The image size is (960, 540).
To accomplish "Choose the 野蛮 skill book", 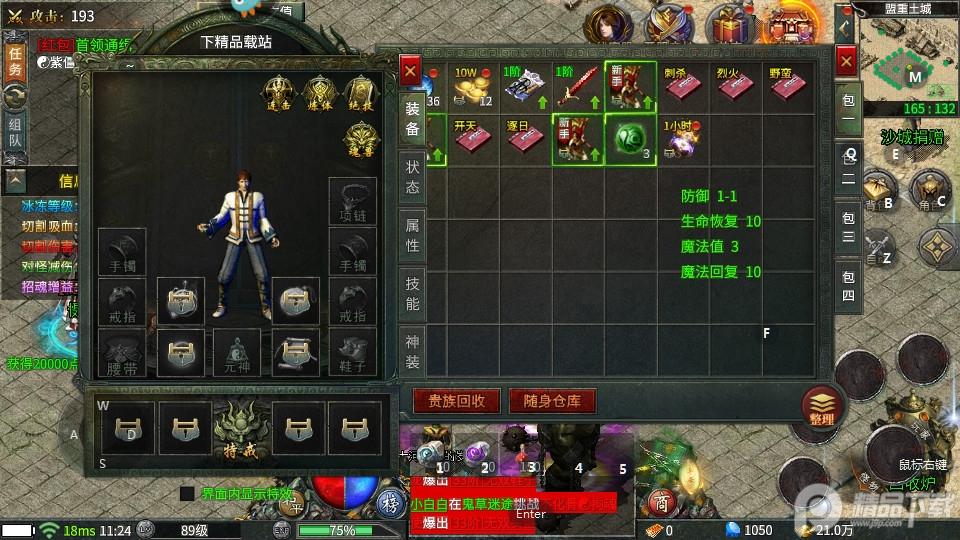I will click(x=787, y=88).
